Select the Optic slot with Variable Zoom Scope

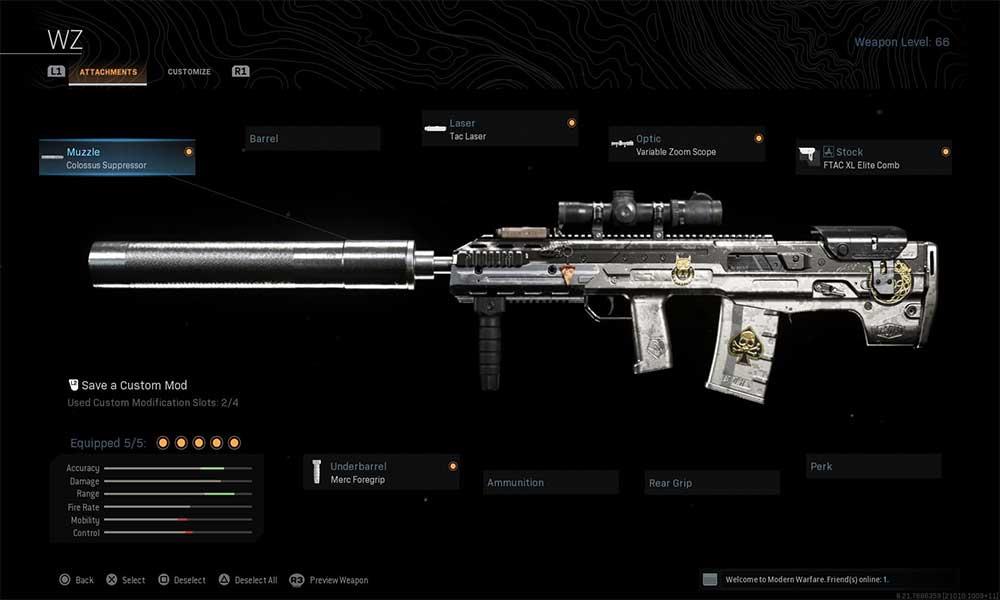686,145
